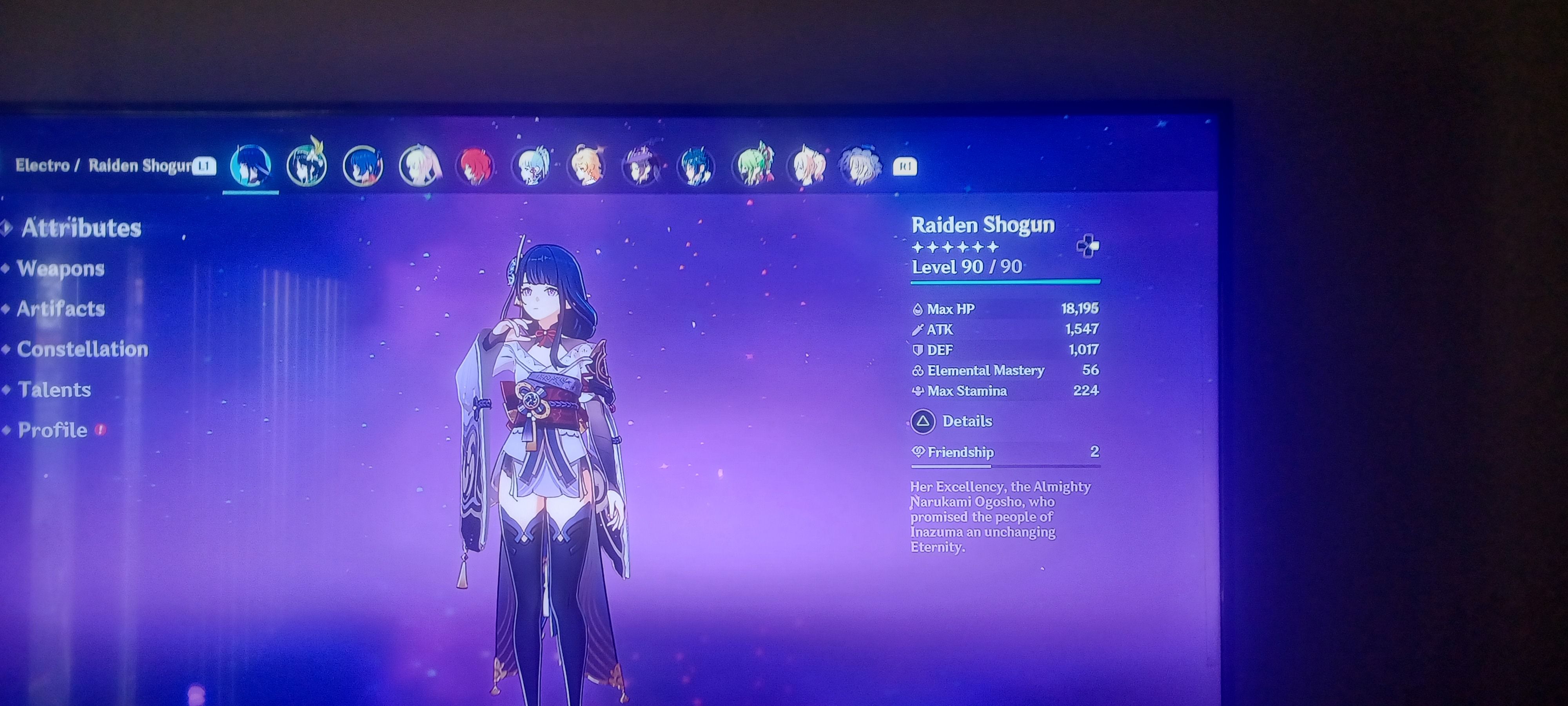View the Constellation screen

click(82, 349)
